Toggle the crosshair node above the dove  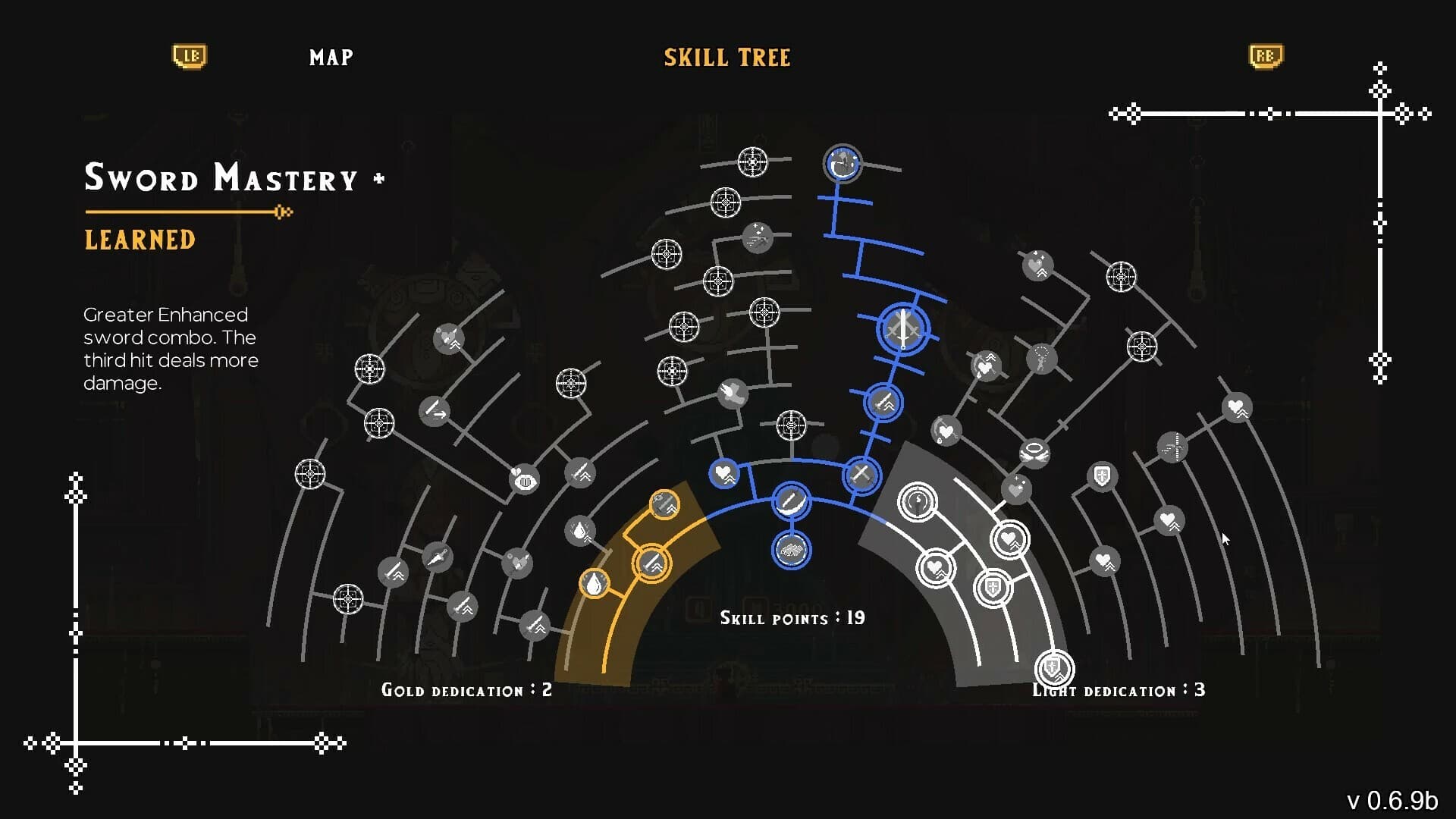[x=764, y=312]
